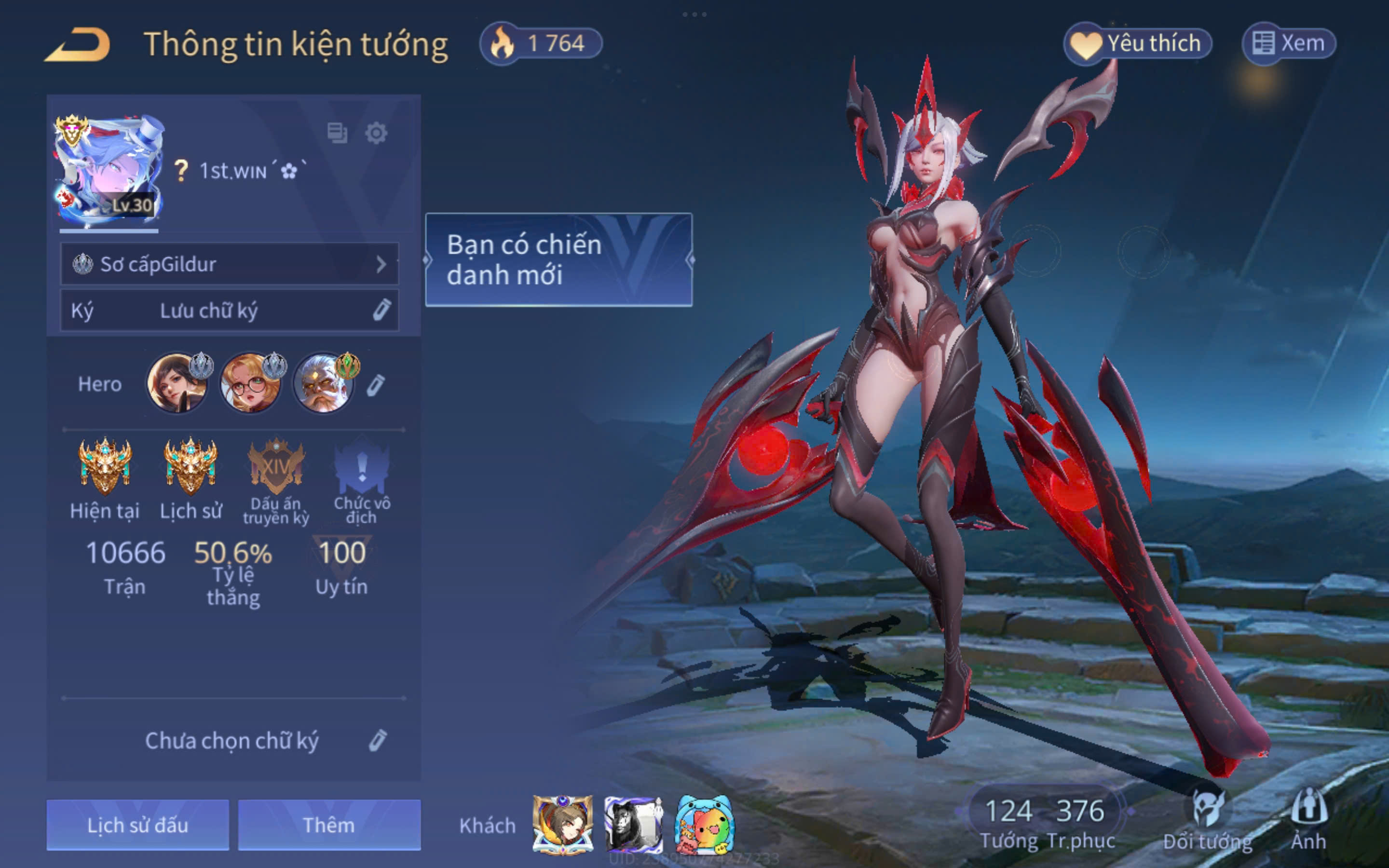Open Lịch sử đấu match history
This screenshot has height=868, width=1389.
click(x=138, y=825)
